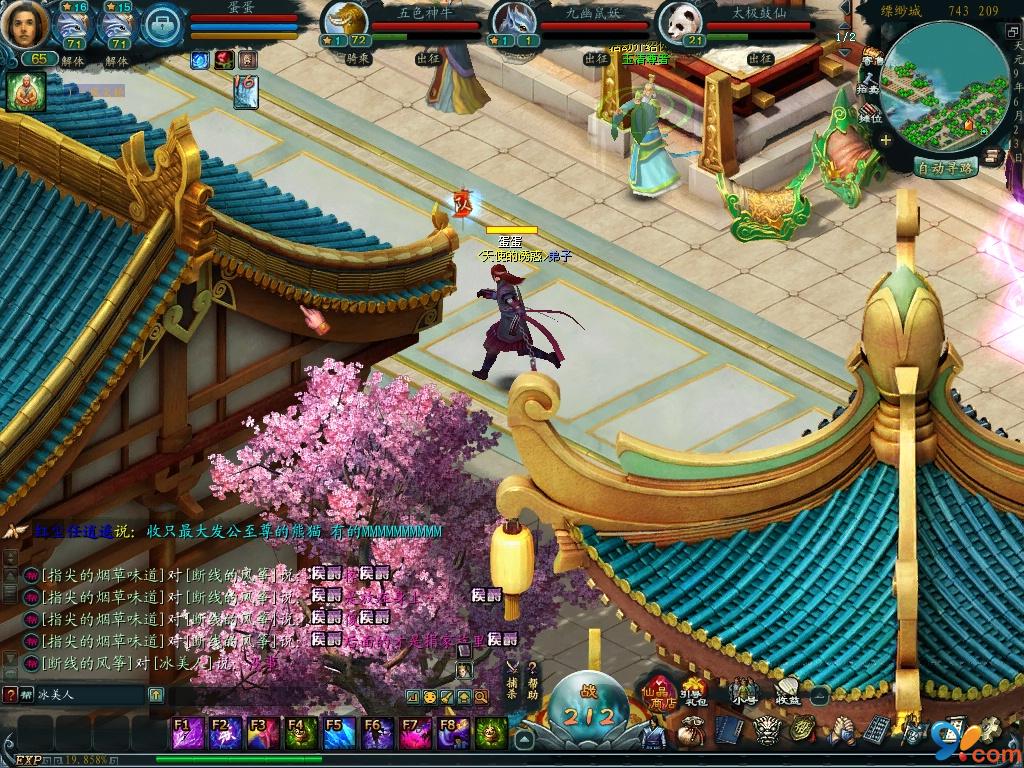Click the round padlock button

coord(162,25)
